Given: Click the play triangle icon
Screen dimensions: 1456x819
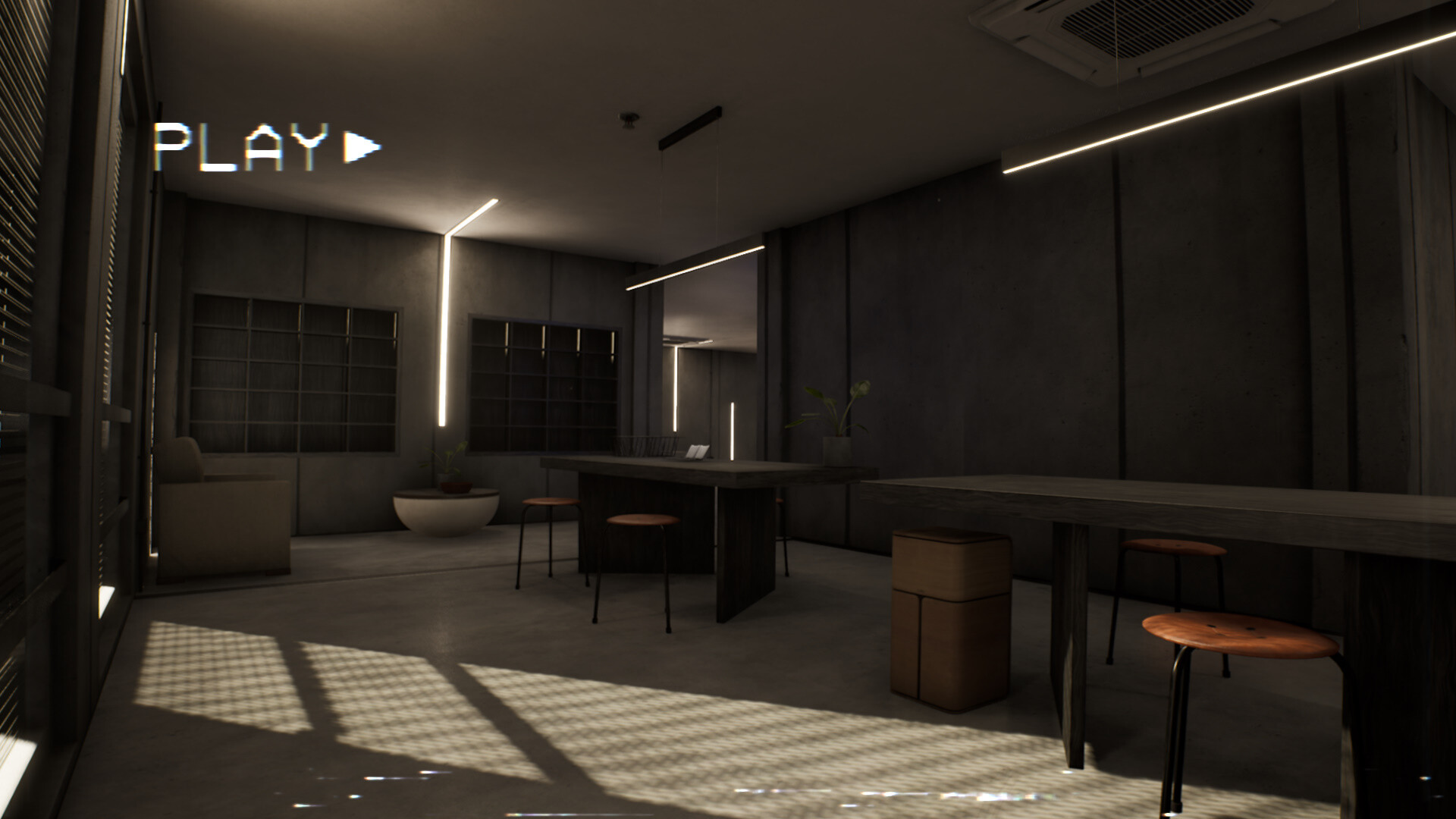Looking at the screenshot, I should click(356, 146).
